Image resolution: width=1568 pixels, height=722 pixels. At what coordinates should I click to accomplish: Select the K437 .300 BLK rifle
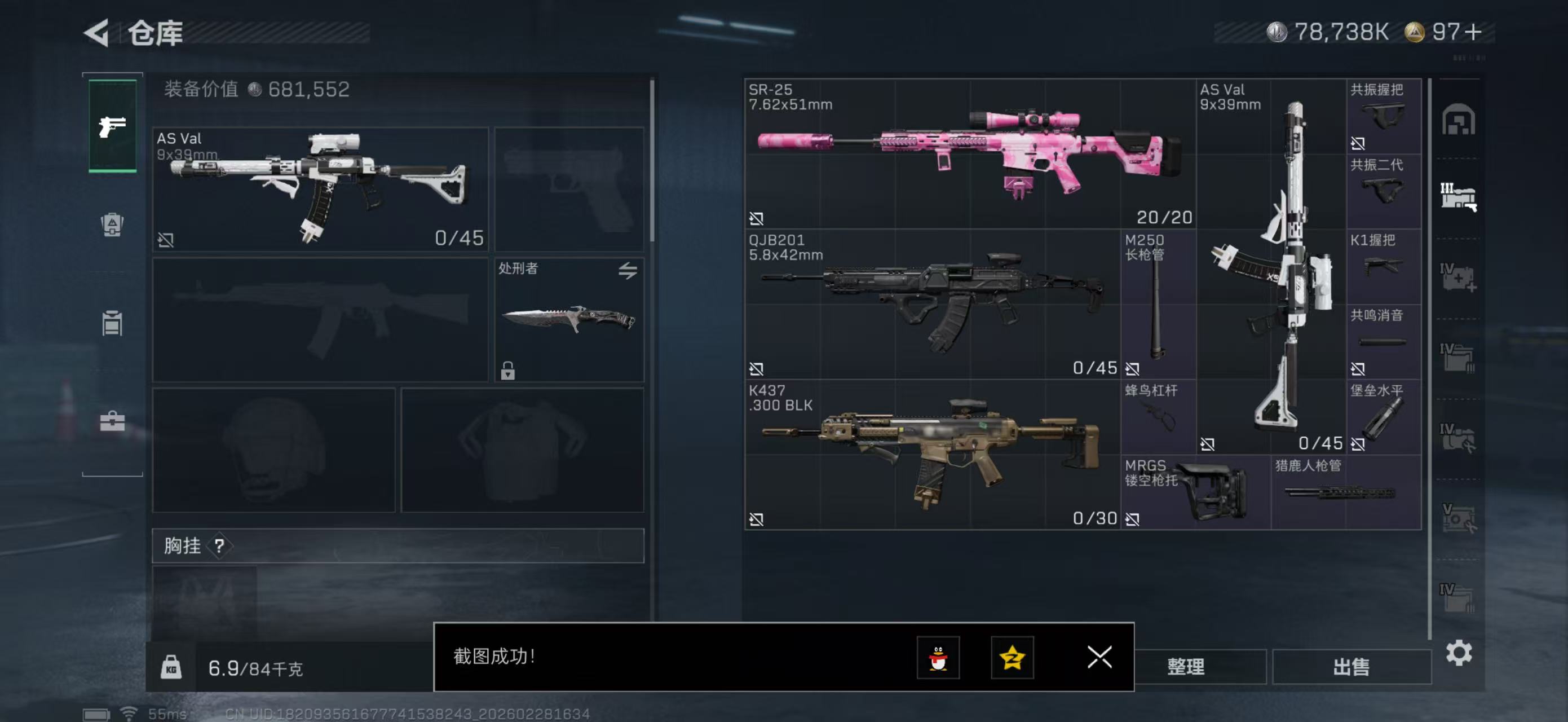[x=931, y=454]
